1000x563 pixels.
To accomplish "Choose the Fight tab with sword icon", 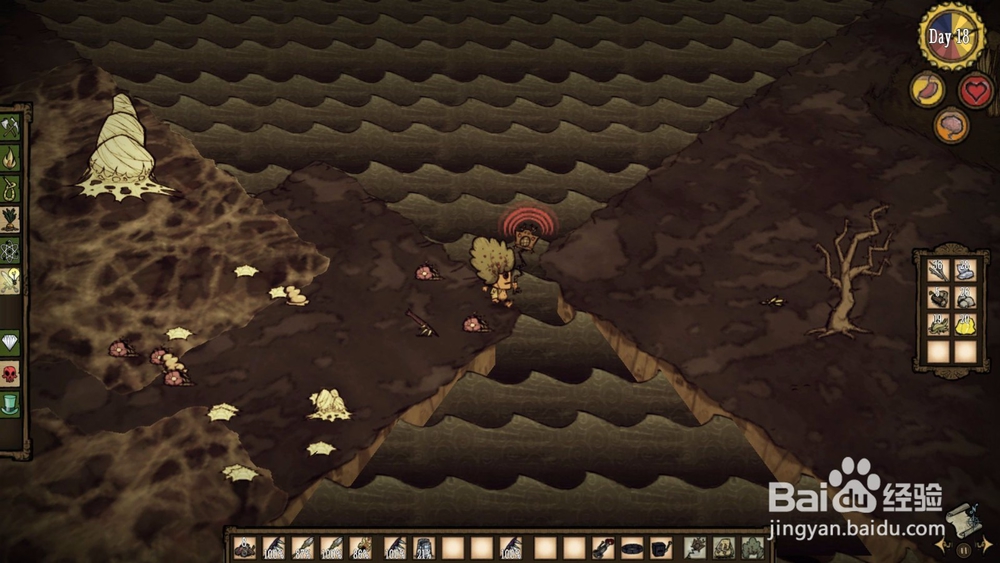I will pos(10,281).
